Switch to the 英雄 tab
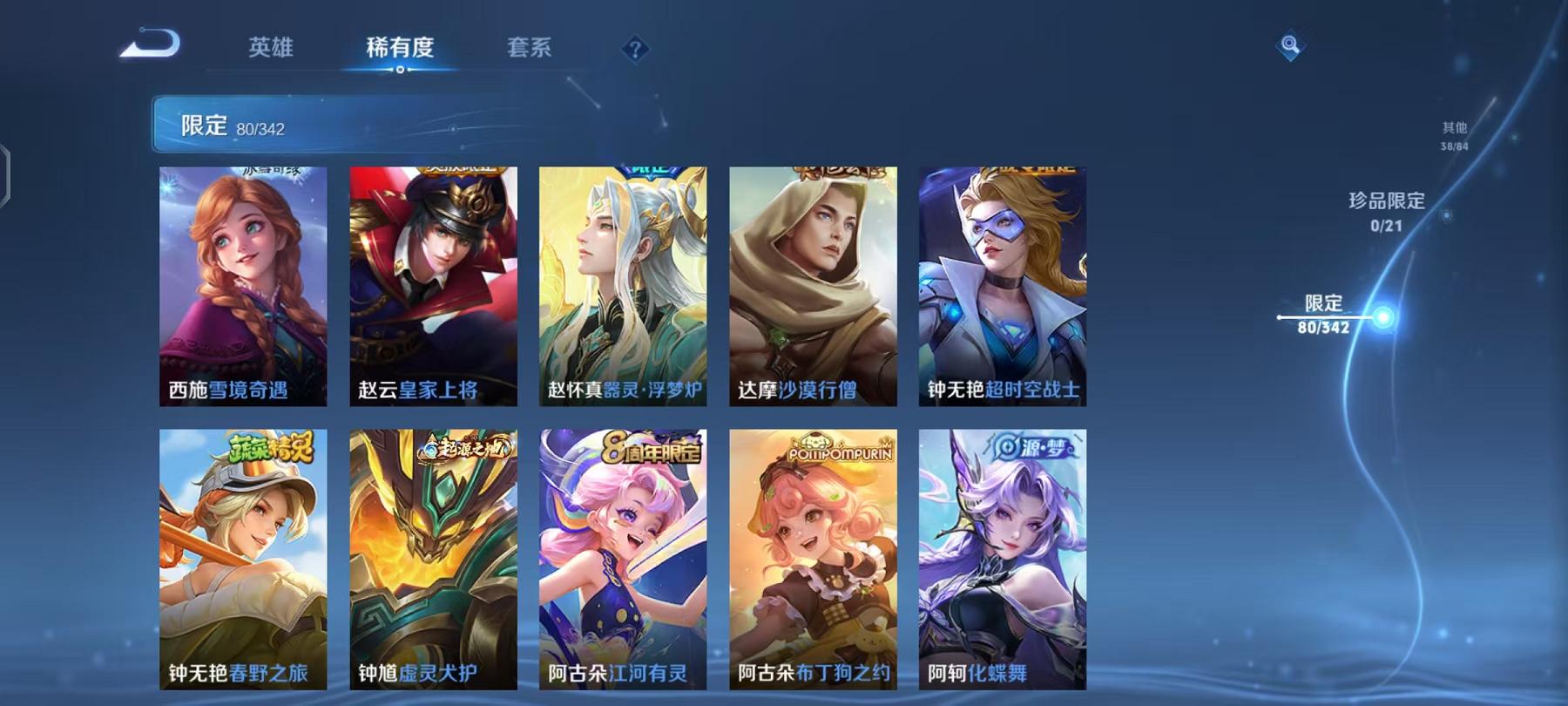The image size is (1568, 706). [x=272, y=50]
